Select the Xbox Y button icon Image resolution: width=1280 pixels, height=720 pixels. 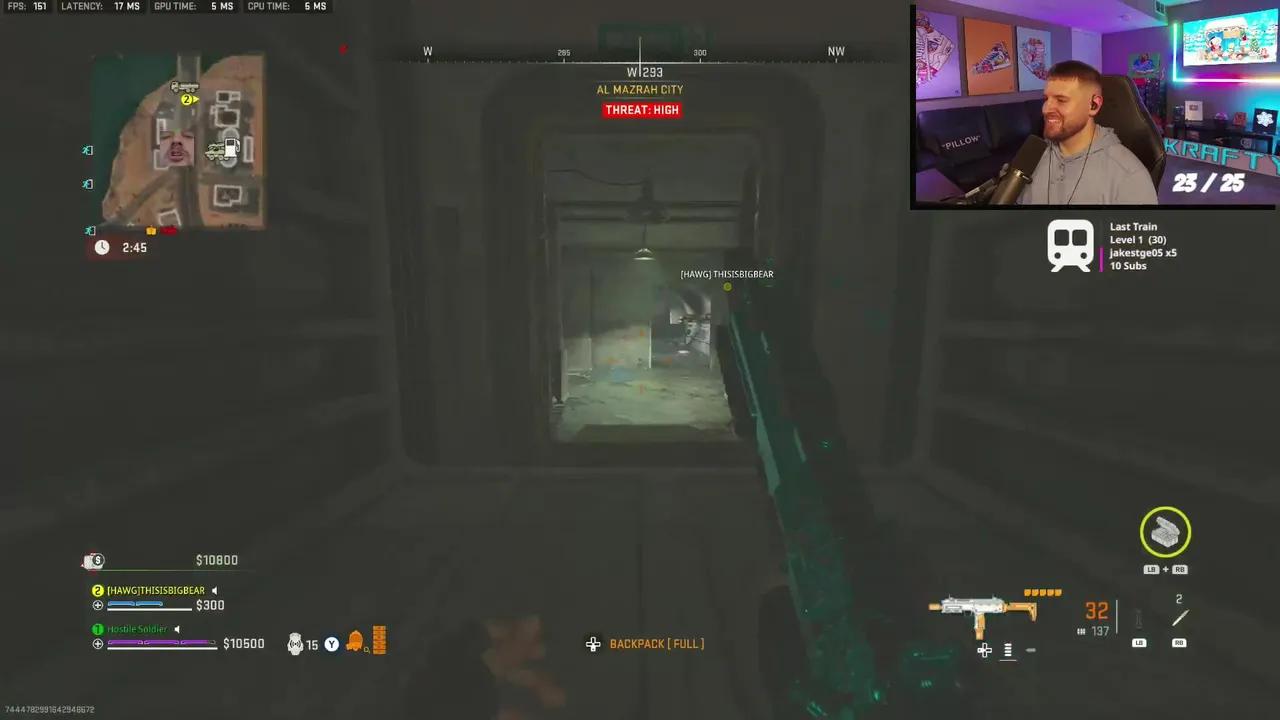(x=331, y=644)
